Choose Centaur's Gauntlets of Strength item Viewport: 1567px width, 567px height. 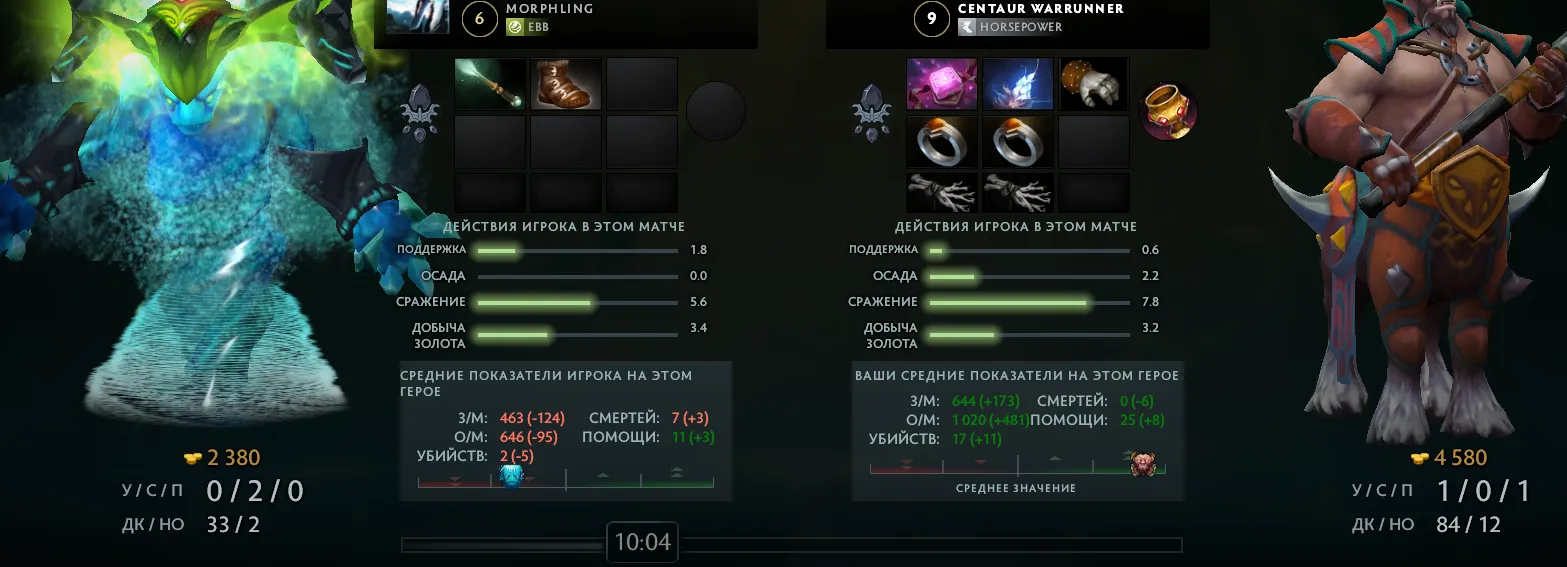(x=1093, y=84)
